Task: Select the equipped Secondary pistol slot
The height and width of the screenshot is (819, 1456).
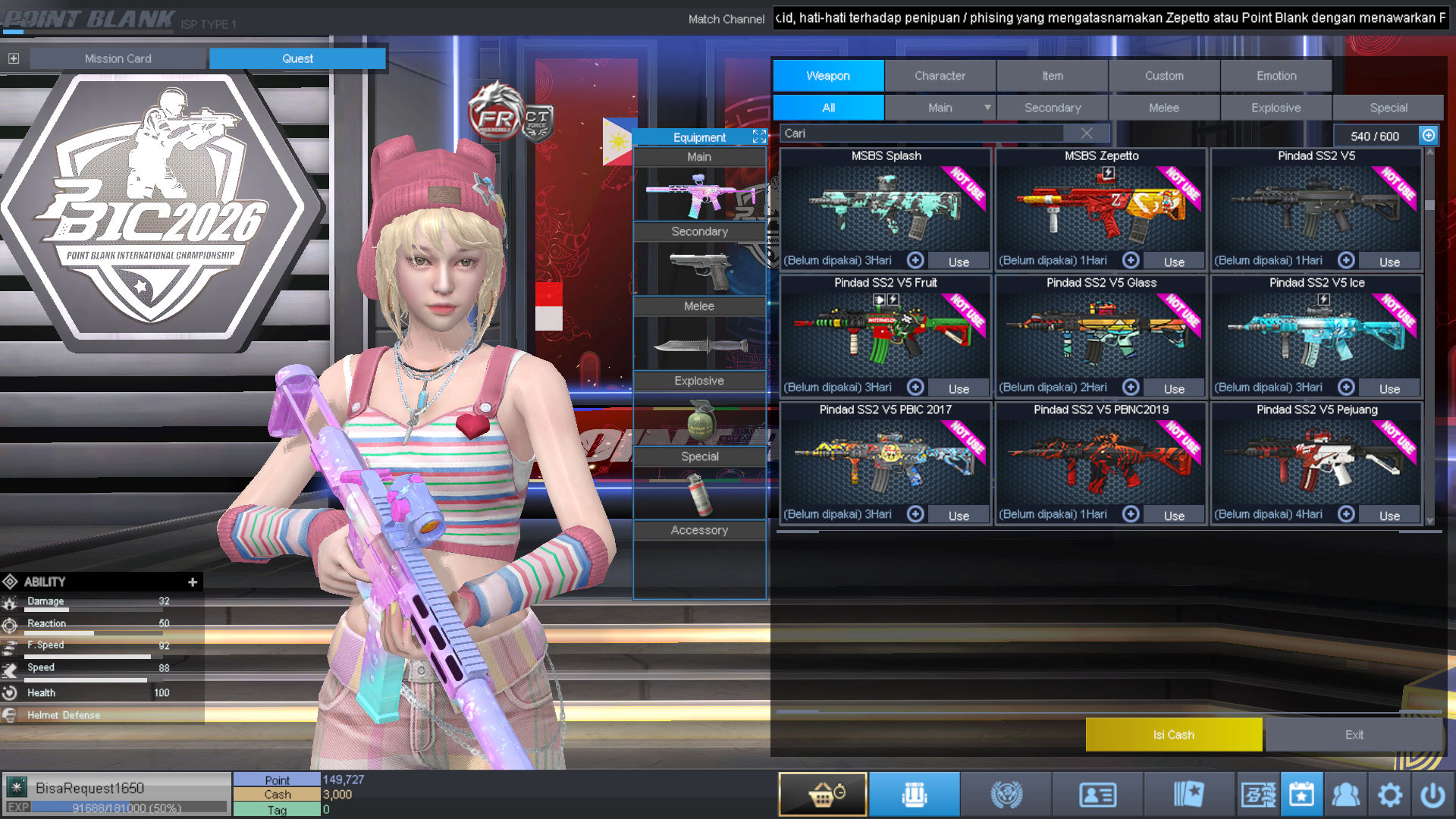Action: tap(699, 269)
